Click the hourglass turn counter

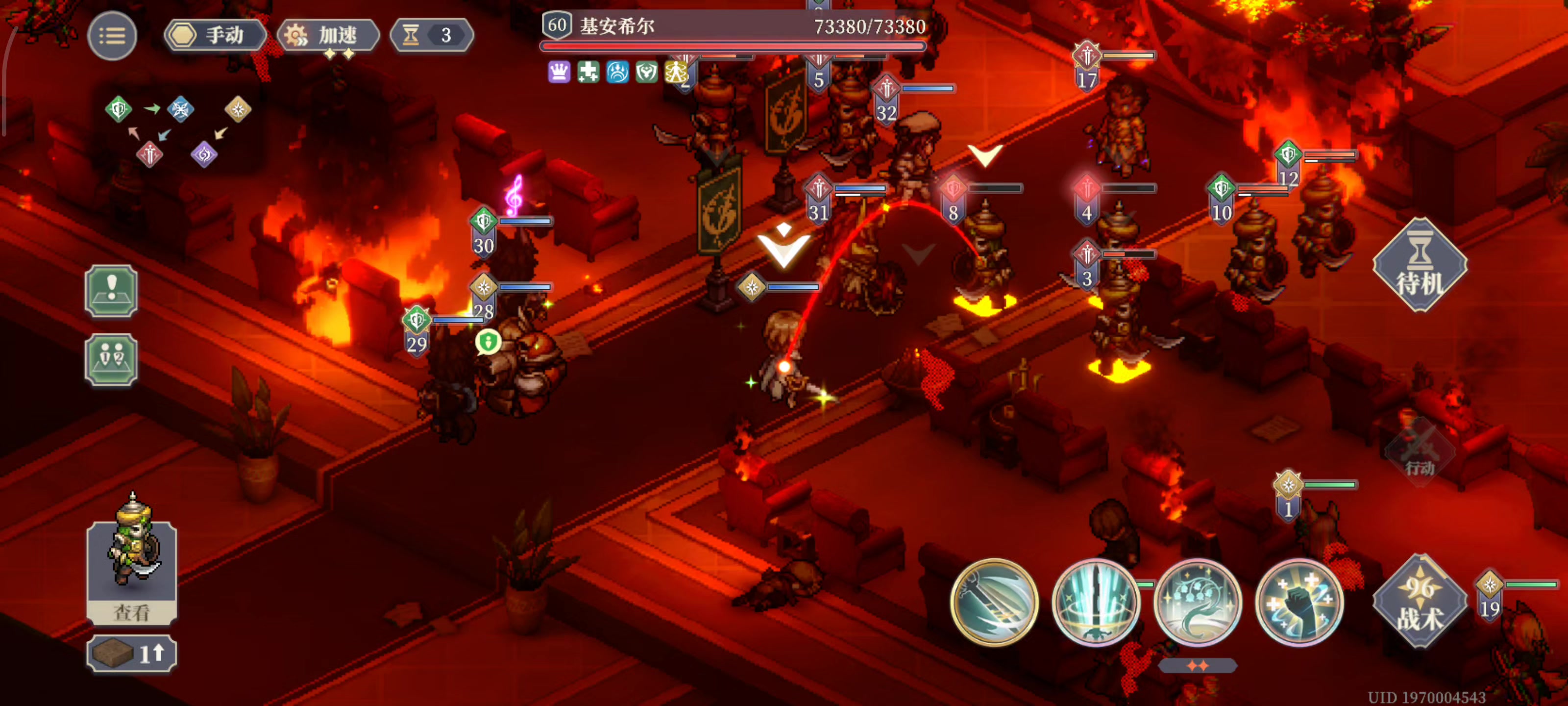click(431, 35)
